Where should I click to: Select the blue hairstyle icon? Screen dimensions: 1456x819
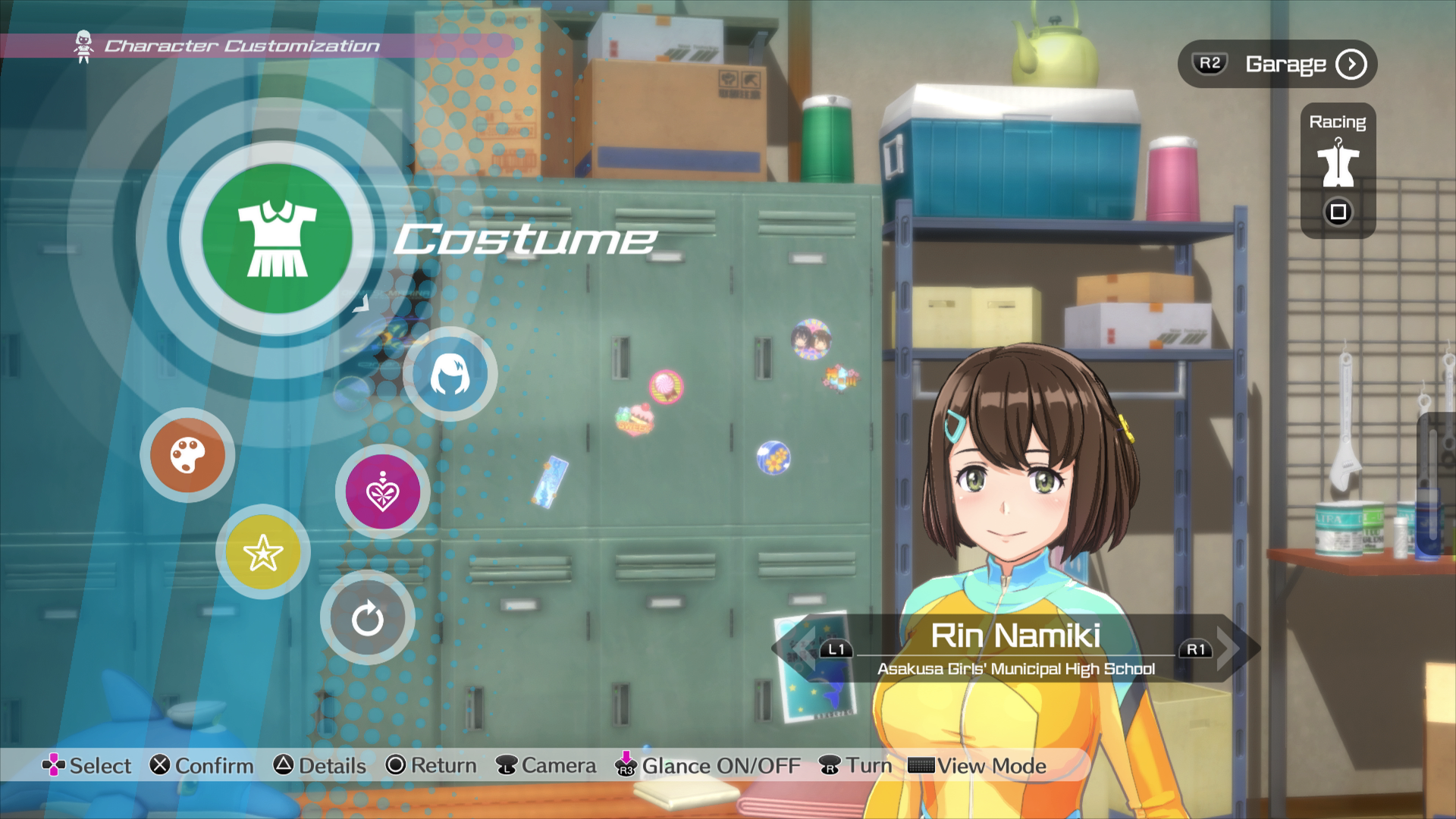pos(450,375)
